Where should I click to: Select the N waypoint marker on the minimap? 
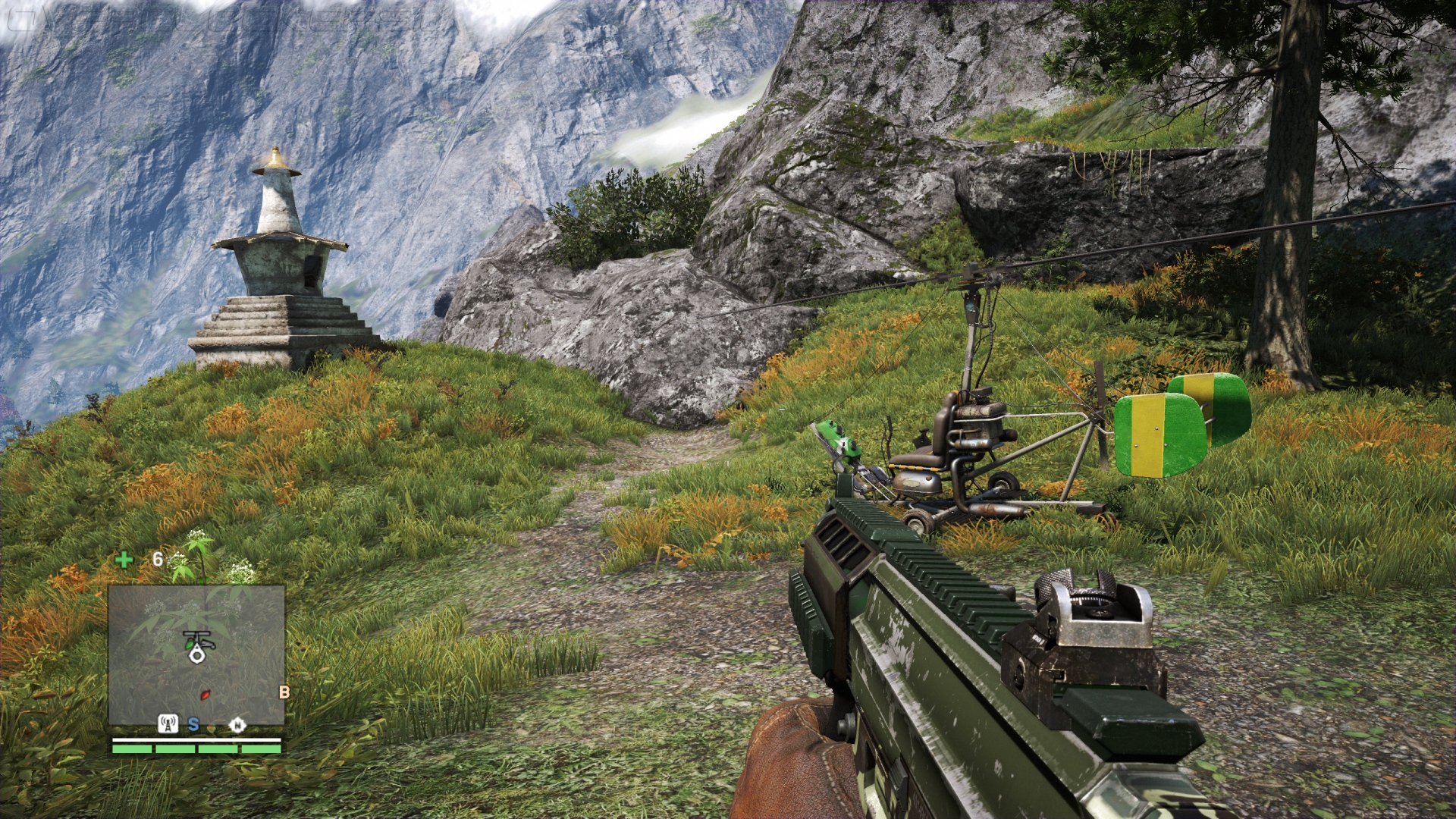pos(237,725)
